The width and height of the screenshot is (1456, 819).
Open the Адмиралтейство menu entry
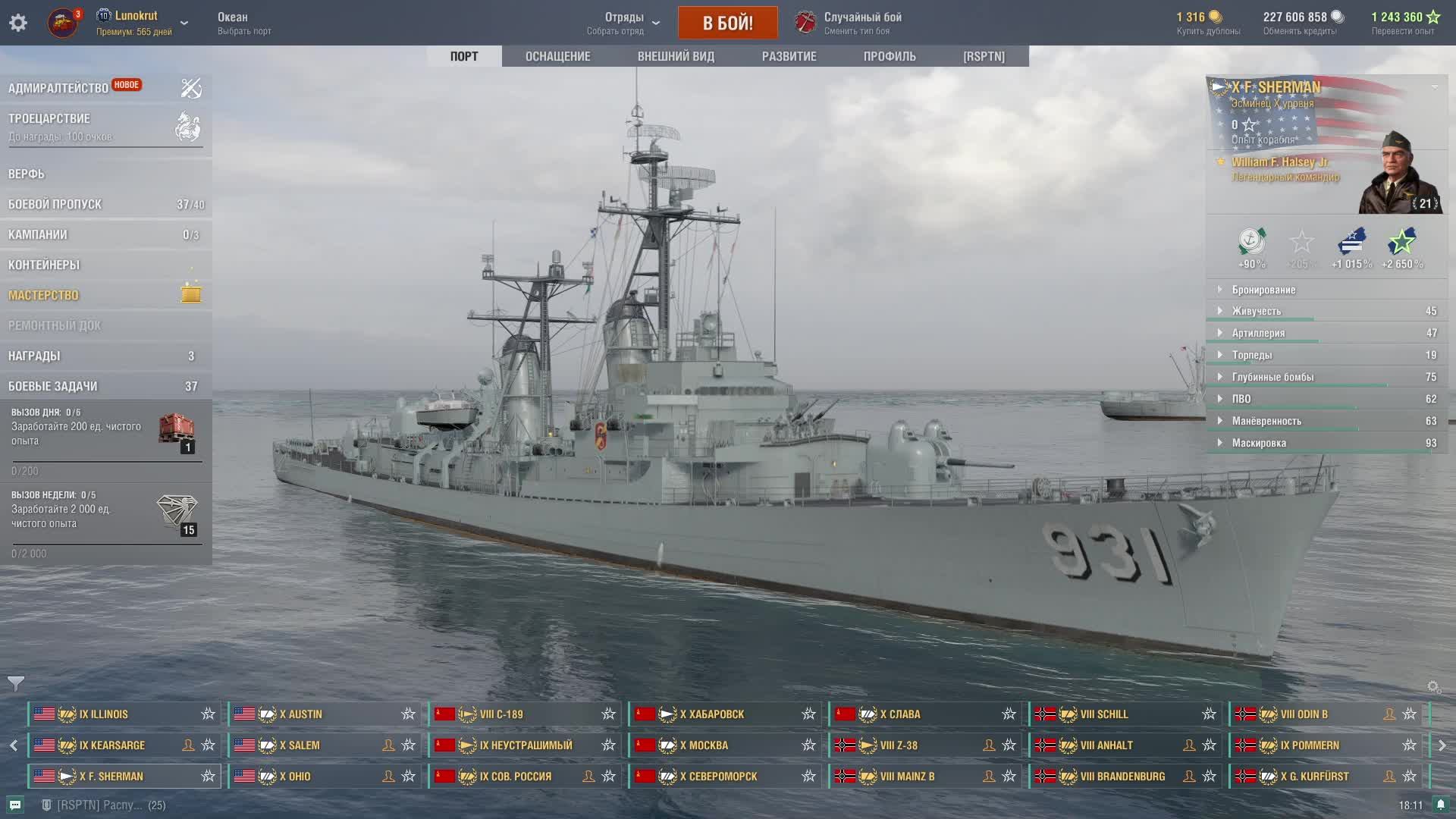(58, 88)
